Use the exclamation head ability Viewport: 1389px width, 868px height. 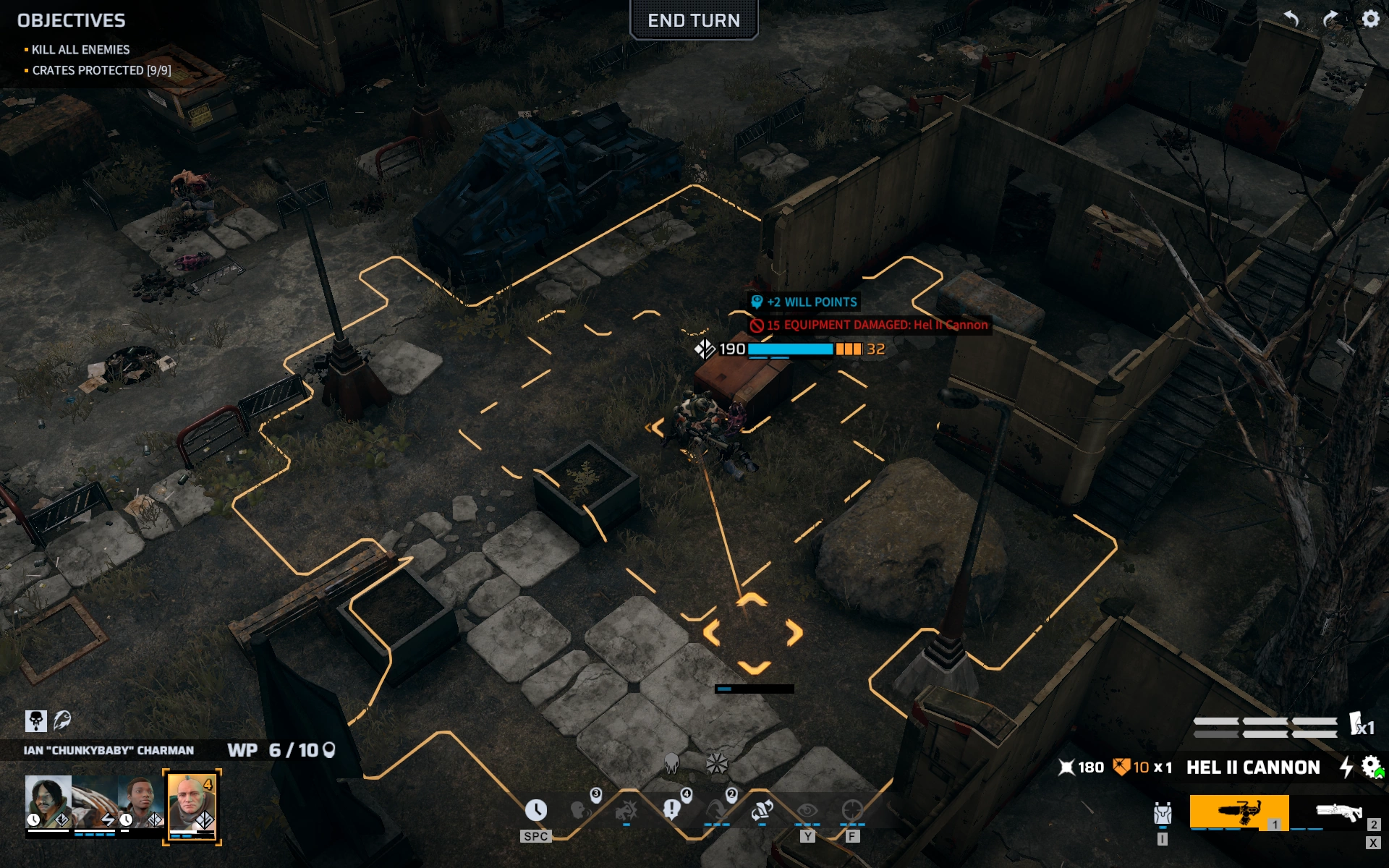671,810
